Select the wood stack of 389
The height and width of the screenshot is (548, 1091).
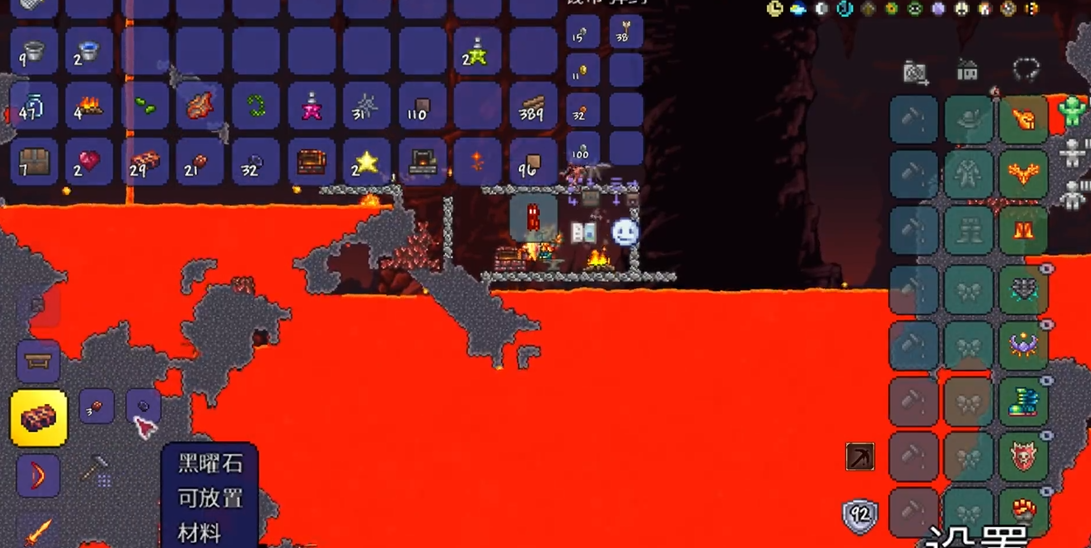click(x=533, y=106)
